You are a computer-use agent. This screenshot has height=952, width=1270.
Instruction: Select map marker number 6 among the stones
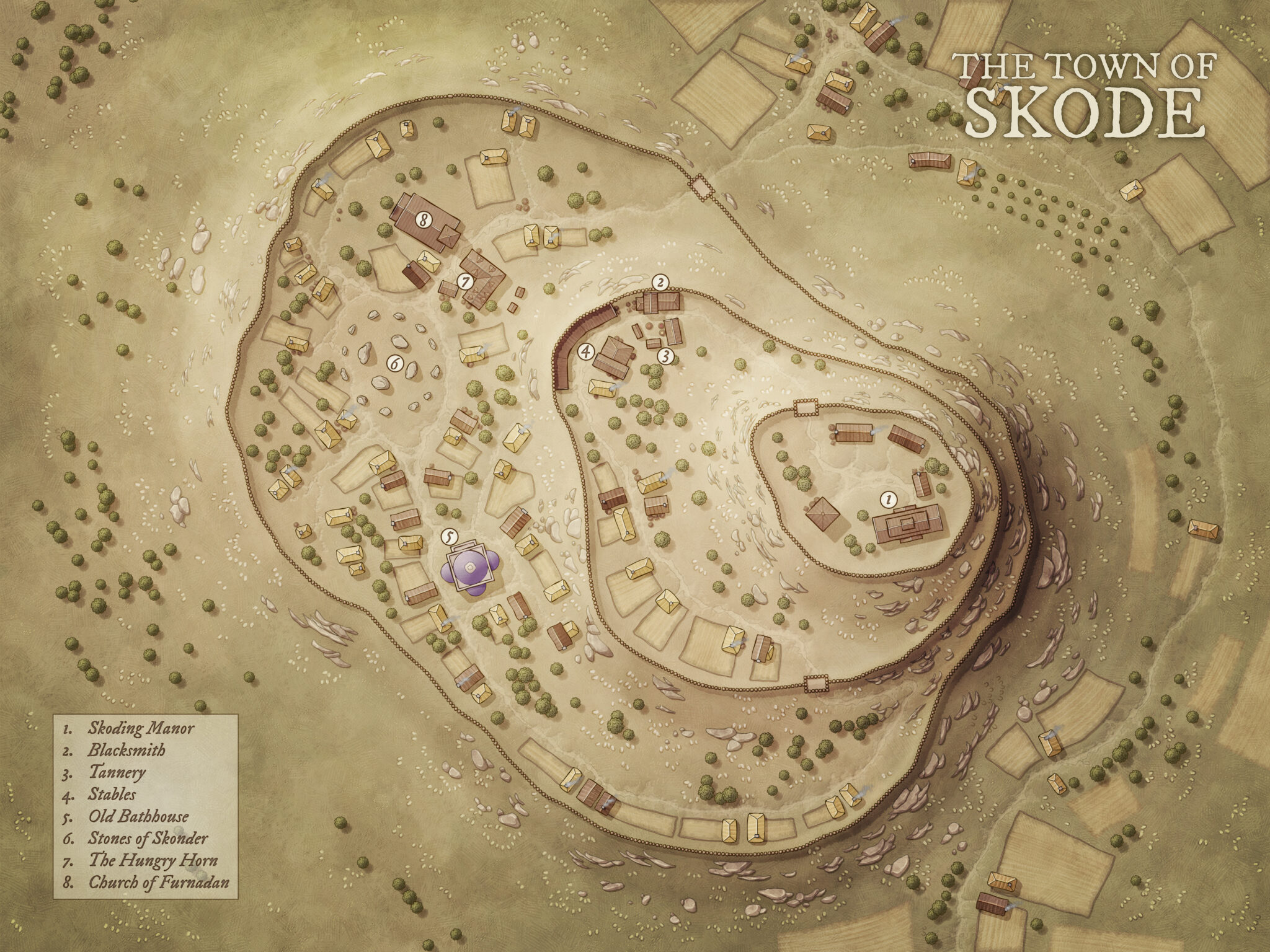(394, 364)
